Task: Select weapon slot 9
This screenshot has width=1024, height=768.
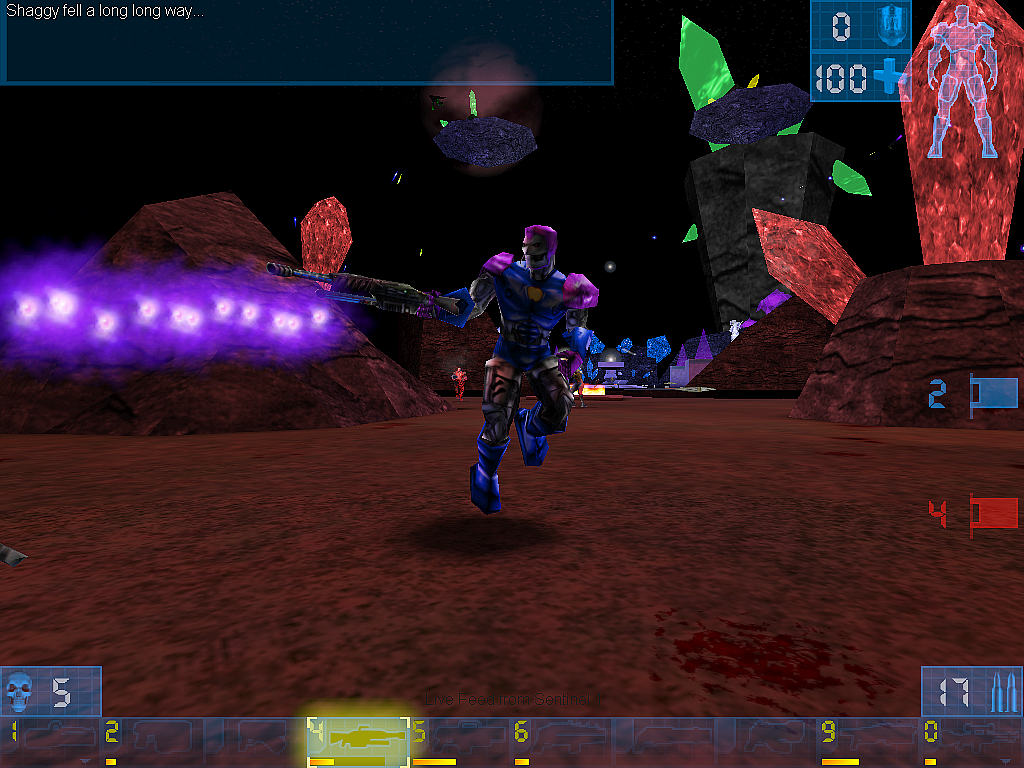Action: pyautogui.click(x=868, y=741)
